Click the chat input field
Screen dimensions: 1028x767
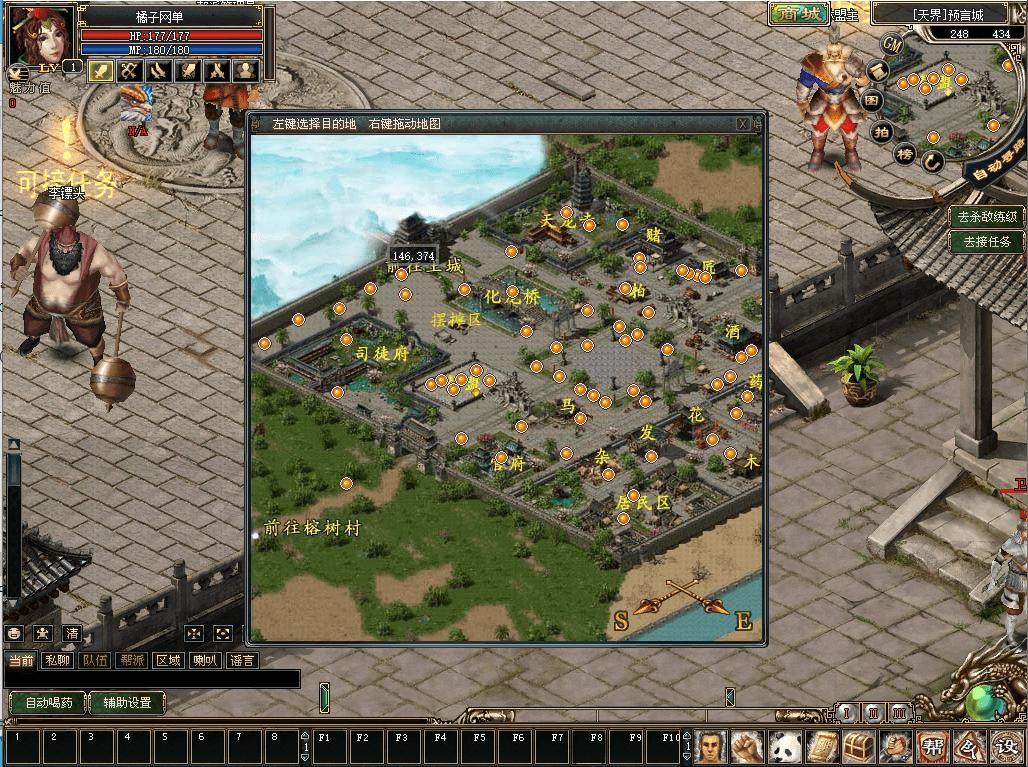coord(150,679)
